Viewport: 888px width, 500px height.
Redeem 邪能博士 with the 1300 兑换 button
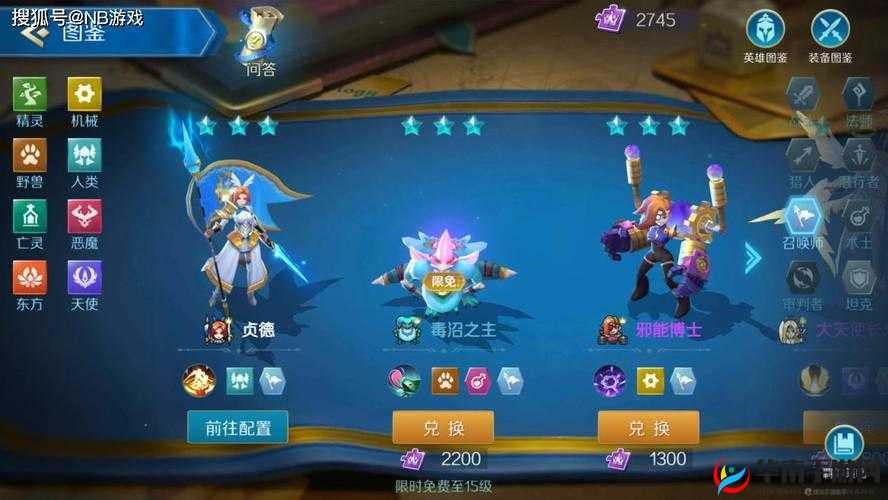click(x=648, y=428)
